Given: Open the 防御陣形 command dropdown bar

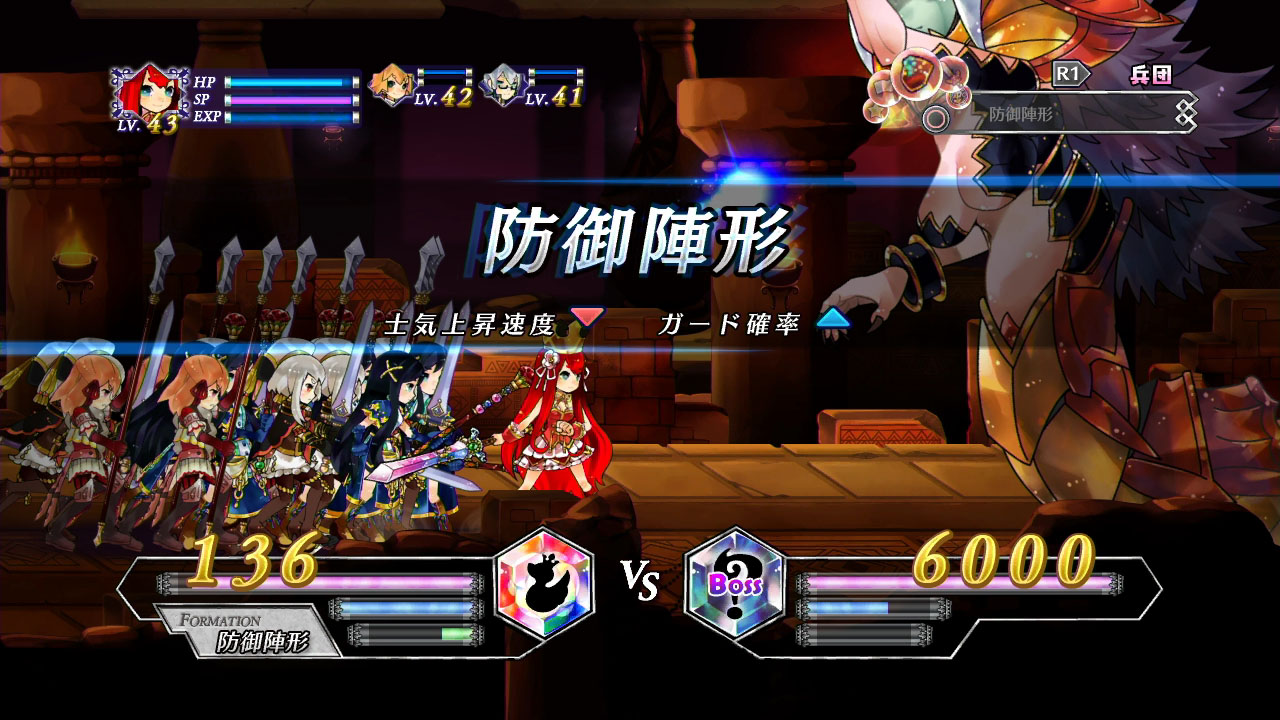Looking at the screenshot, I should click(x=1020, y=113).
